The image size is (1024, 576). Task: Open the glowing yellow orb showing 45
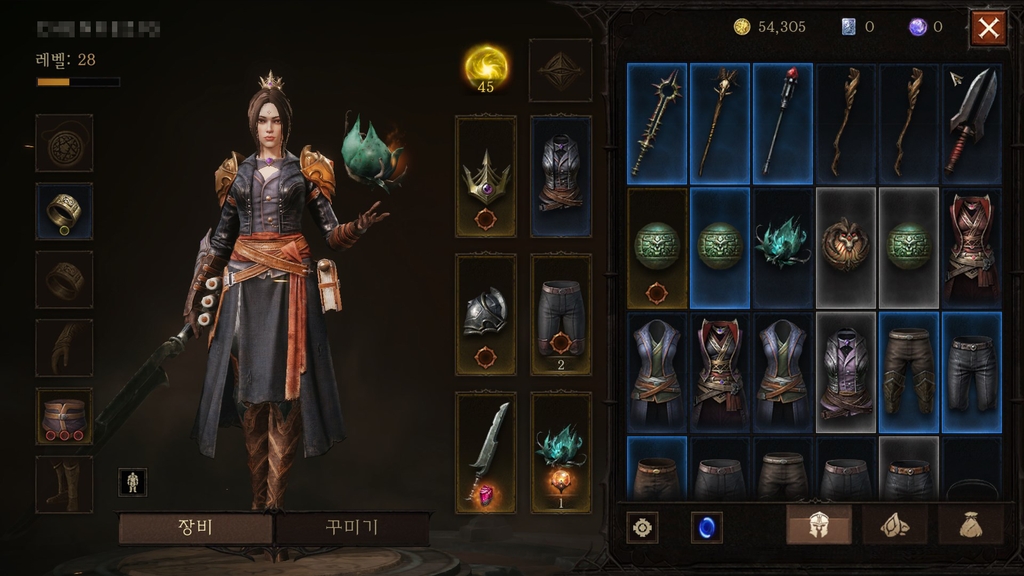[485, 67]
